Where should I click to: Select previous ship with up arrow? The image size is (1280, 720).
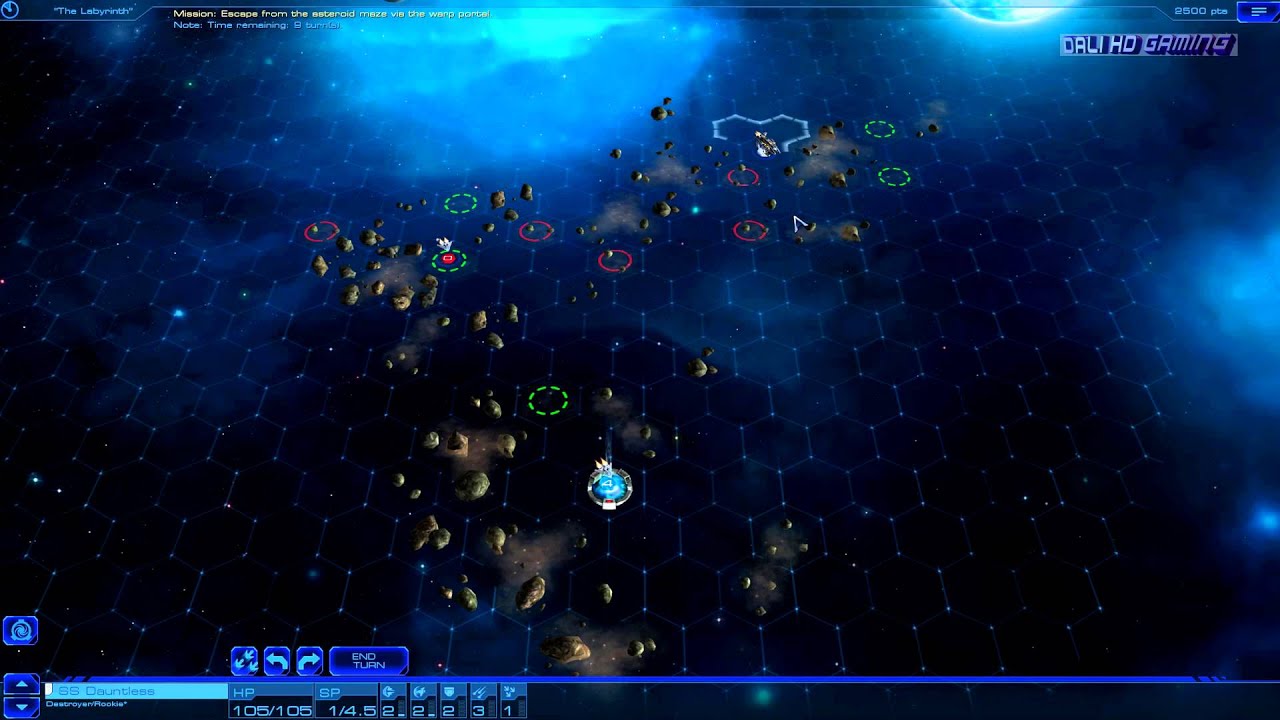point(21,684)
